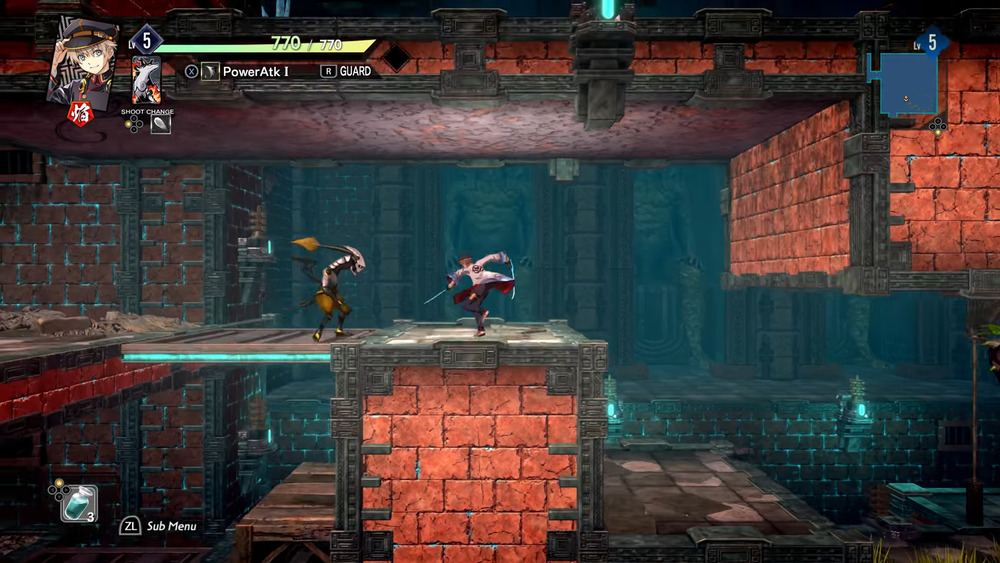Click the GUARD action label

pos(355,71)
